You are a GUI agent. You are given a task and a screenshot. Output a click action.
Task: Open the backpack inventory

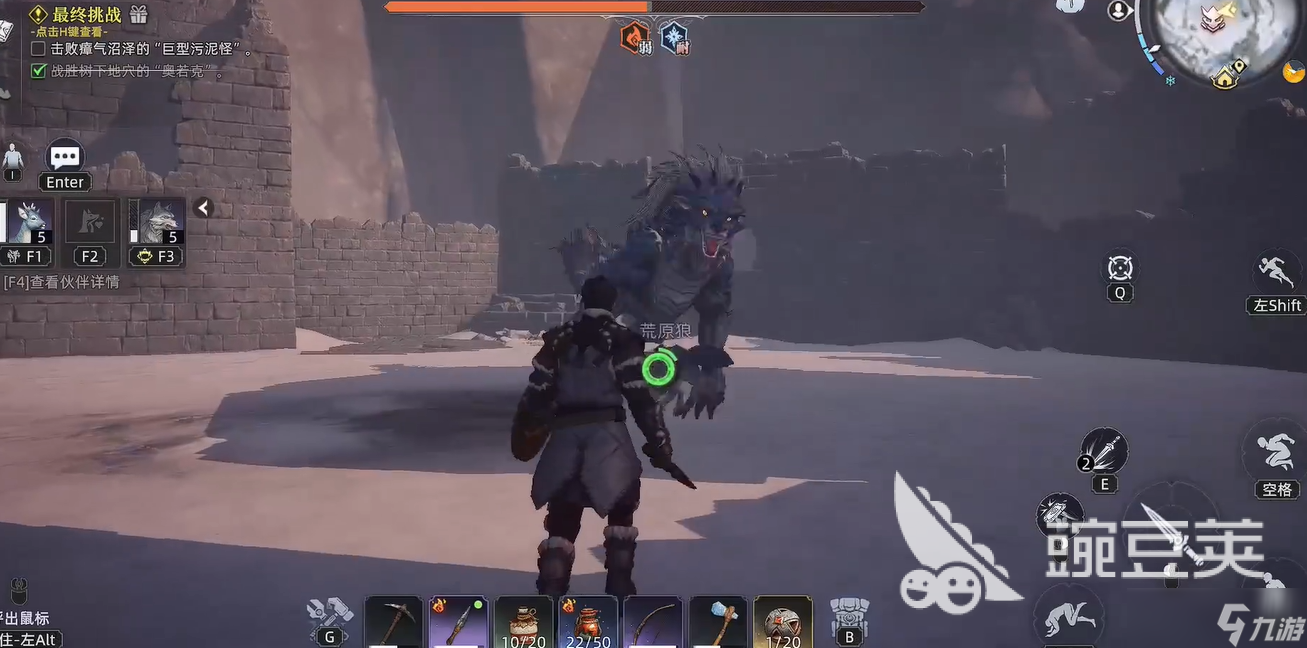pos(849,614)
